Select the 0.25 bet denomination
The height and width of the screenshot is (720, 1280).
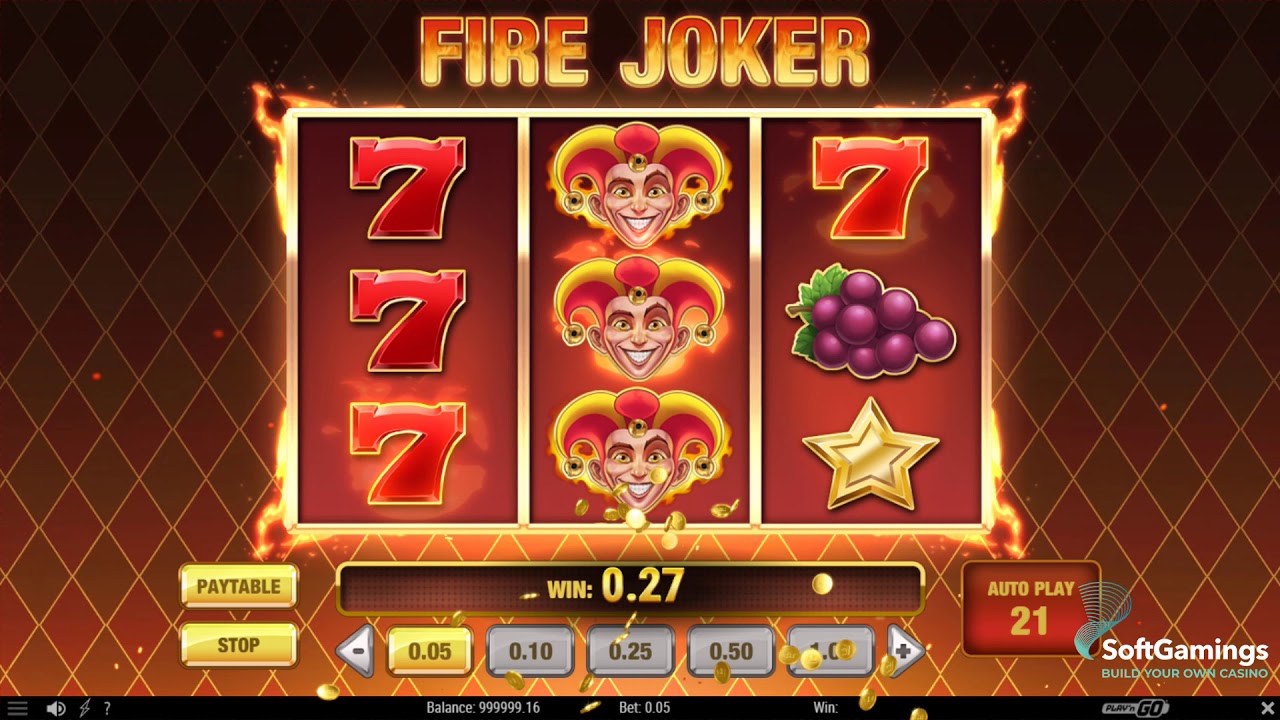point(630,651)
